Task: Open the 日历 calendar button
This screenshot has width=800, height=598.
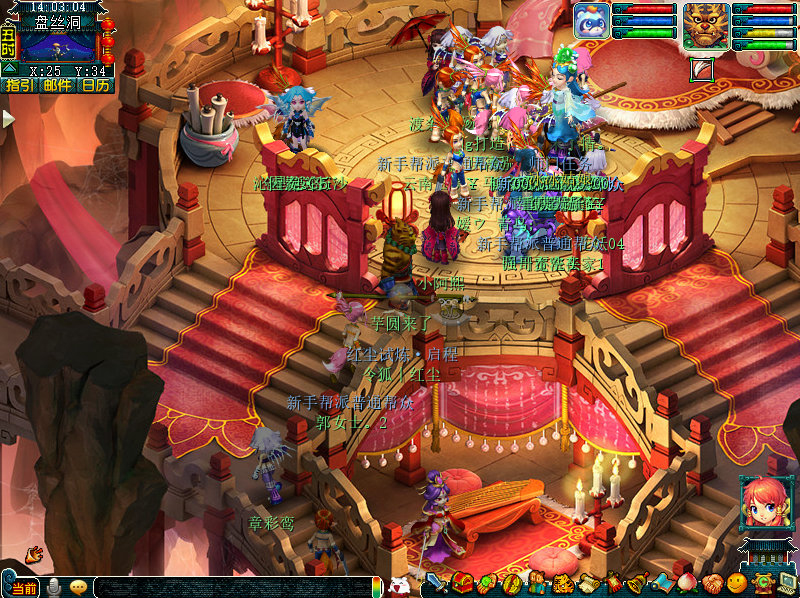Action: click(x=96, y=85)
